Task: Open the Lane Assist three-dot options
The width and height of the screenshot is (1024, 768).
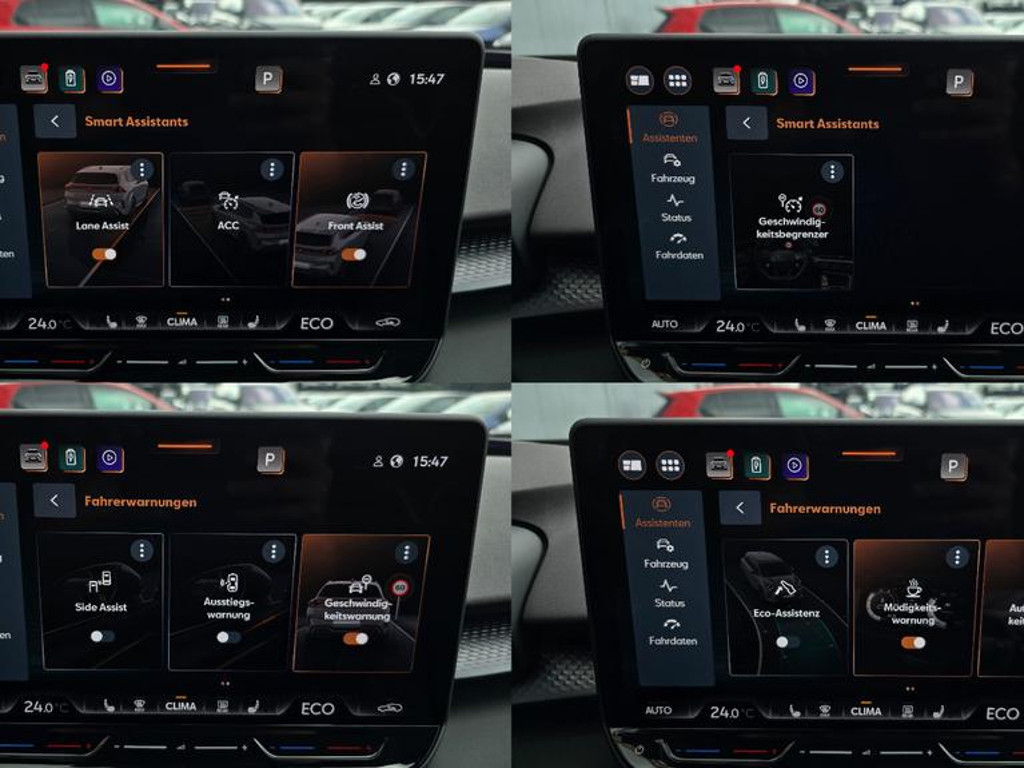Action: [142, 170]
